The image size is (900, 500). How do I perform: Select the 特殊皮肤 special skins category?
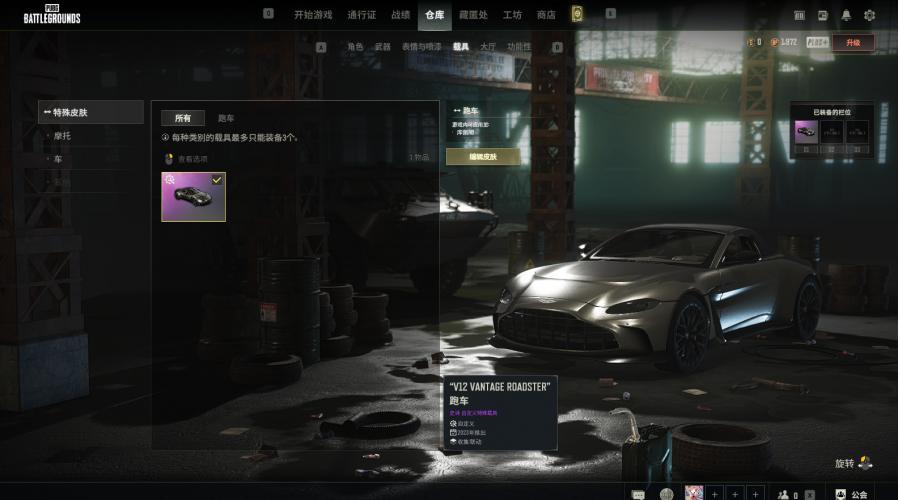pos(91,112)
